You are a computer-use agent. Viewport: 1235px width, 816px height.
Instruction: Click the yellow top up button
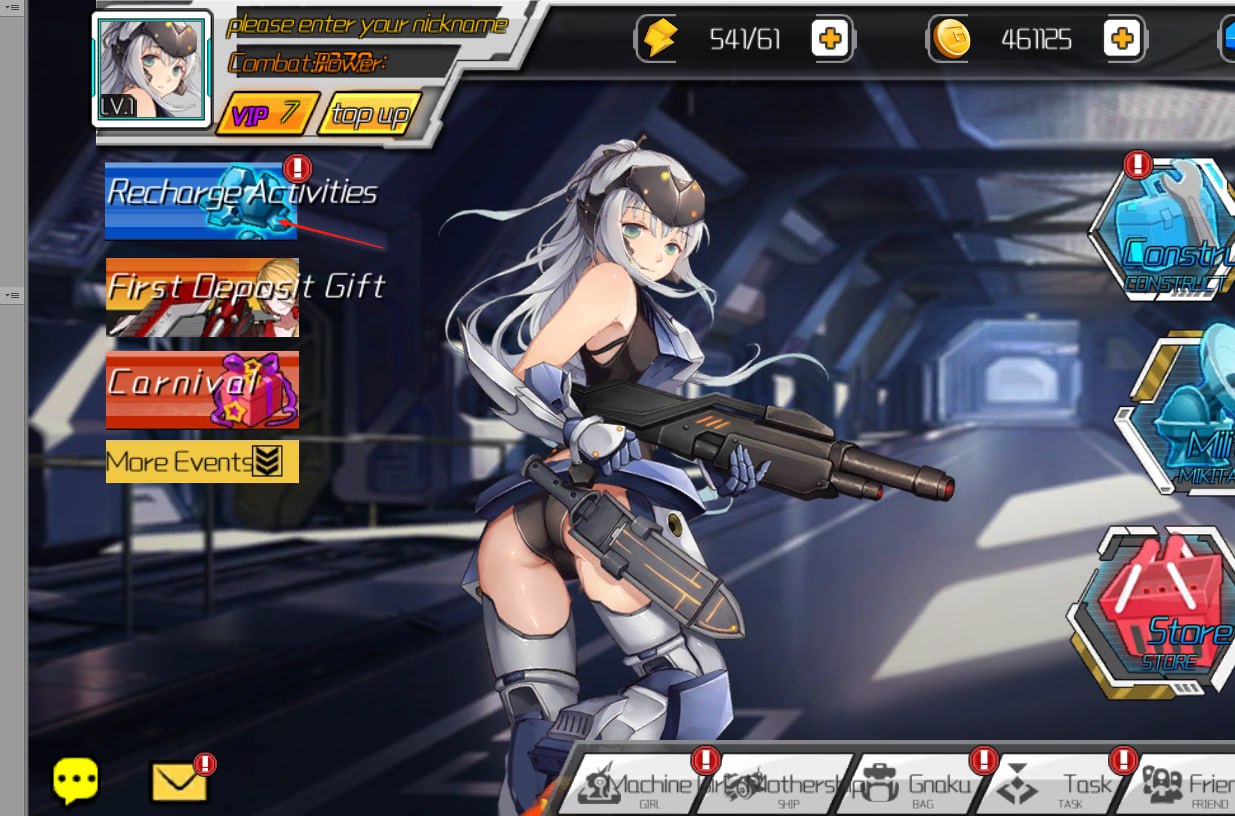pyautogui.click(x=369, y=115)
